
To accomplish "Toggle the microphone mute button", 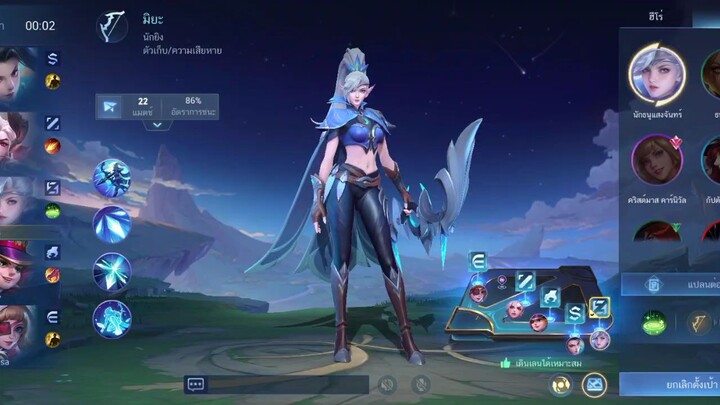I will point(422,384).
